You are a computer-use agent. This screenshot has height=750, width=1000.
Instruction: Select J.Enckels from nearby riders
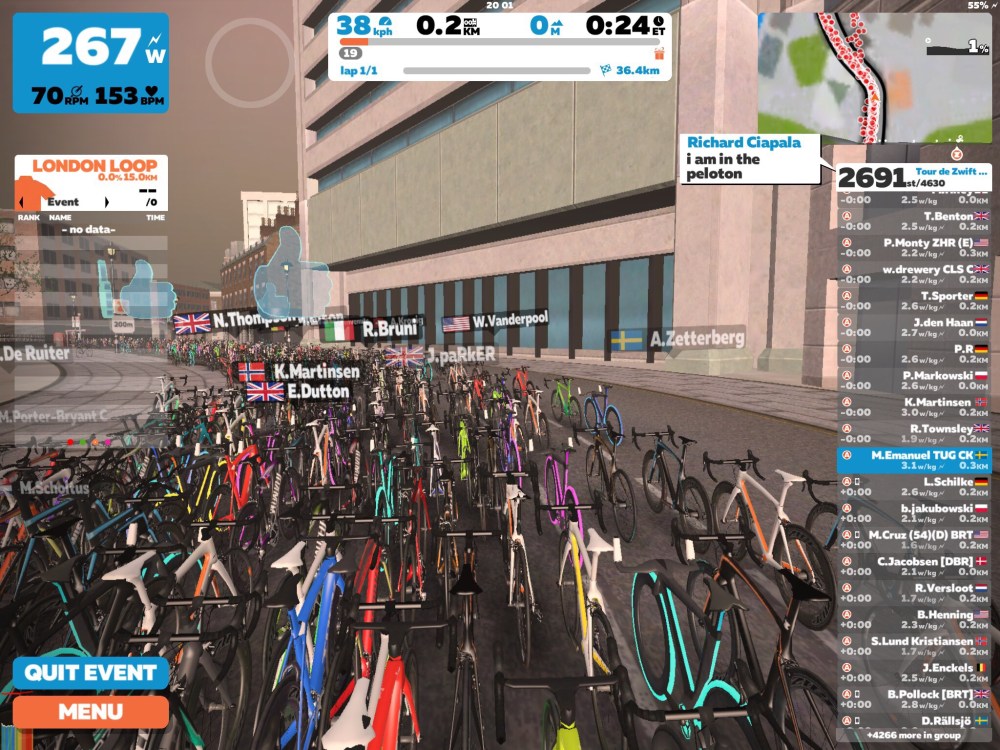point(913,673)
